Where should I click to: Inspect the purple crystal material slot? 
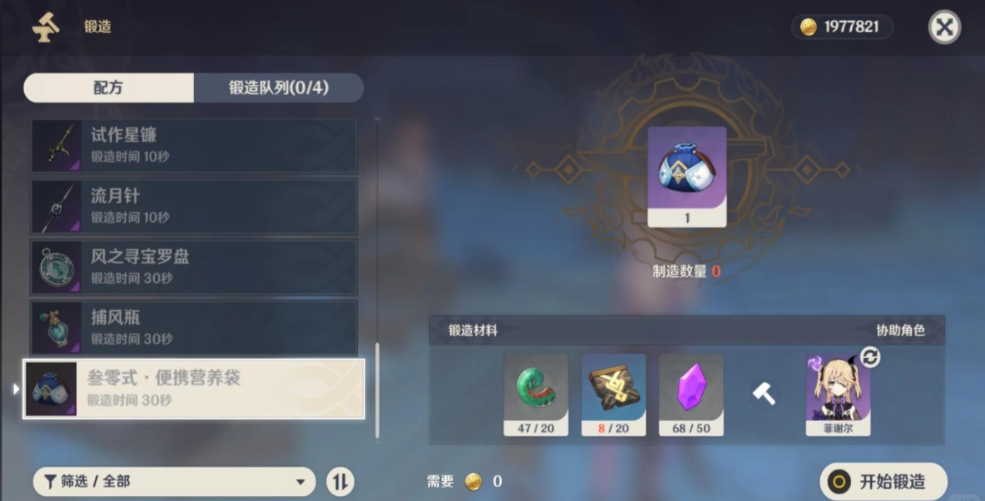[691, 395]
